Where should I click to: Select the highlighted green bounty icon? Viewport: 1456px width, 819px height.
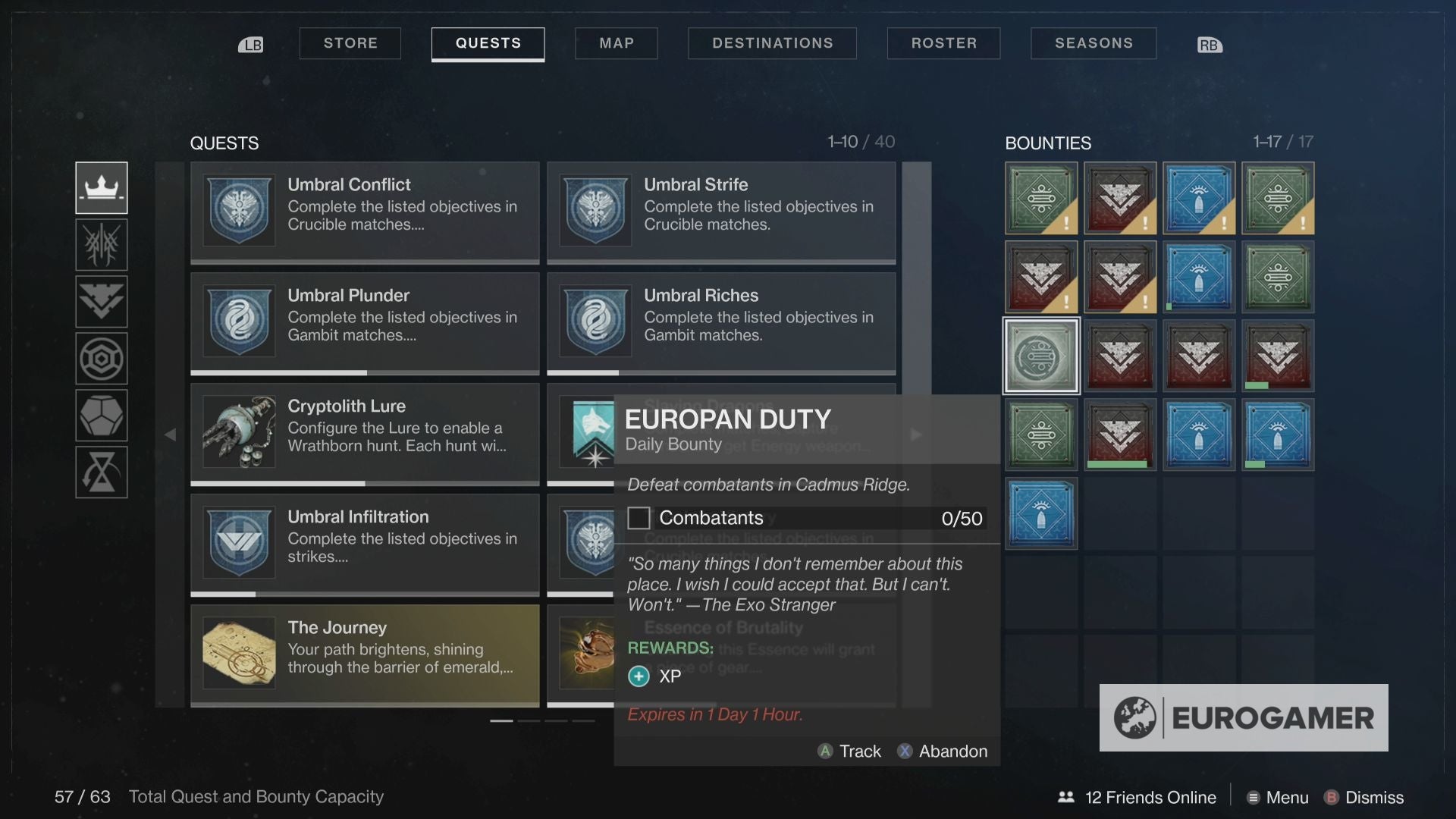[x=1040, y=355]
